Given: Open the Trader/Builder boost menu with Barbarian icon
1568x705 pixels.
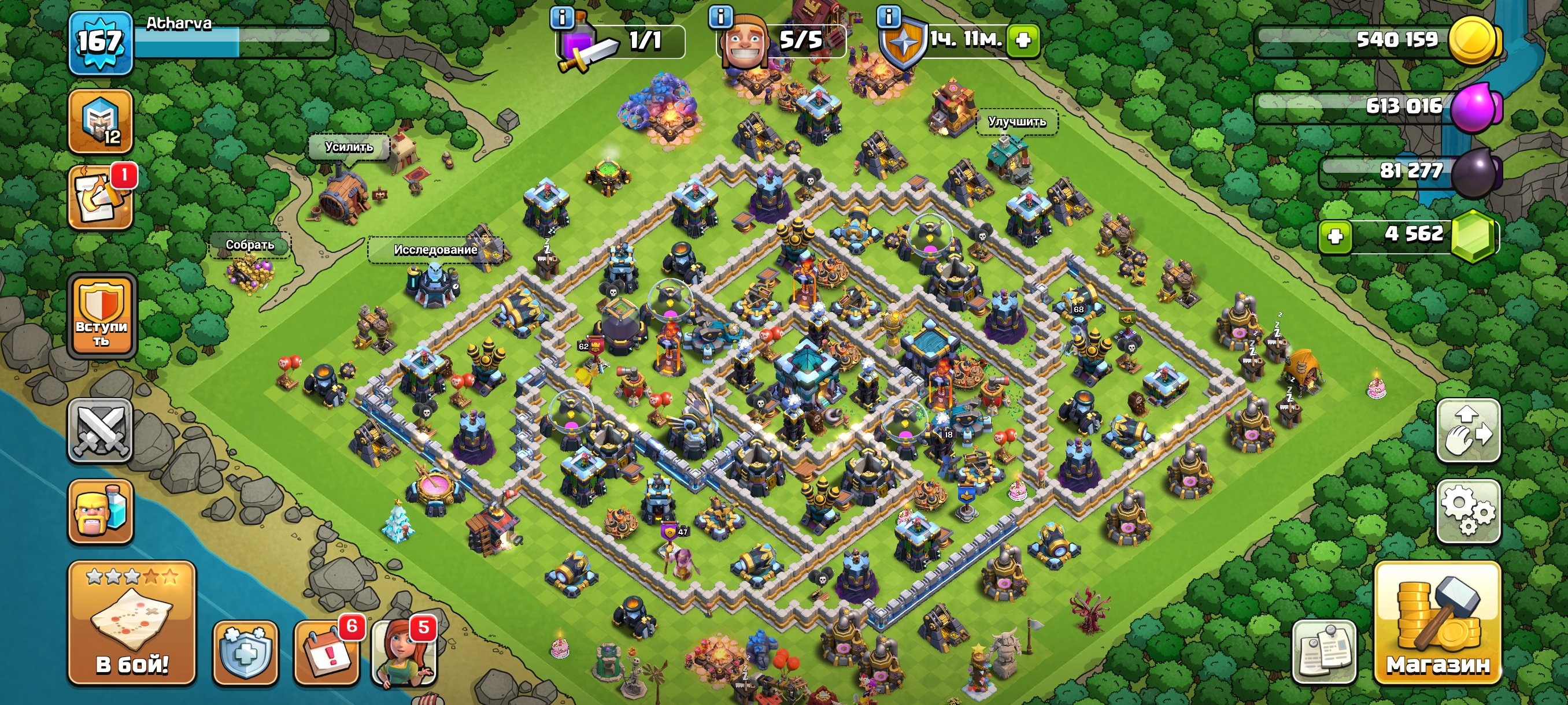Looking at the screenshot, I should click(102, 511).
